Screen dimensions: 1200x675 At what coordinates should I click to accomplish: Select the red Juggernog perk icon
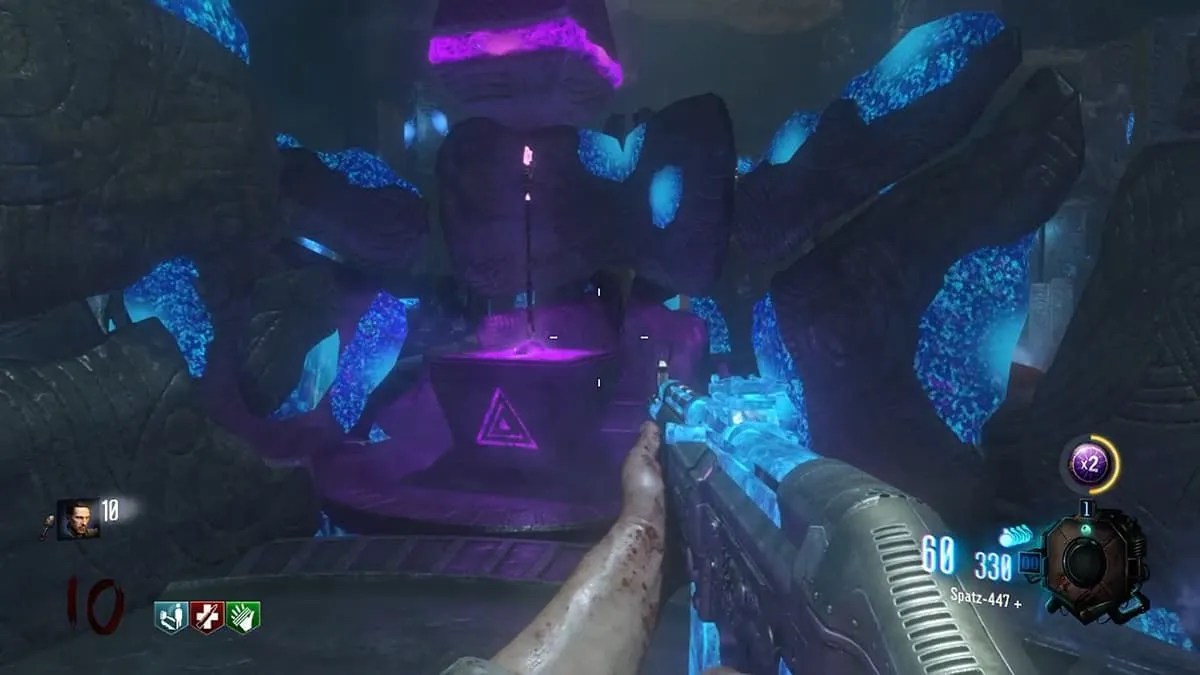click(x=207, y=617)
